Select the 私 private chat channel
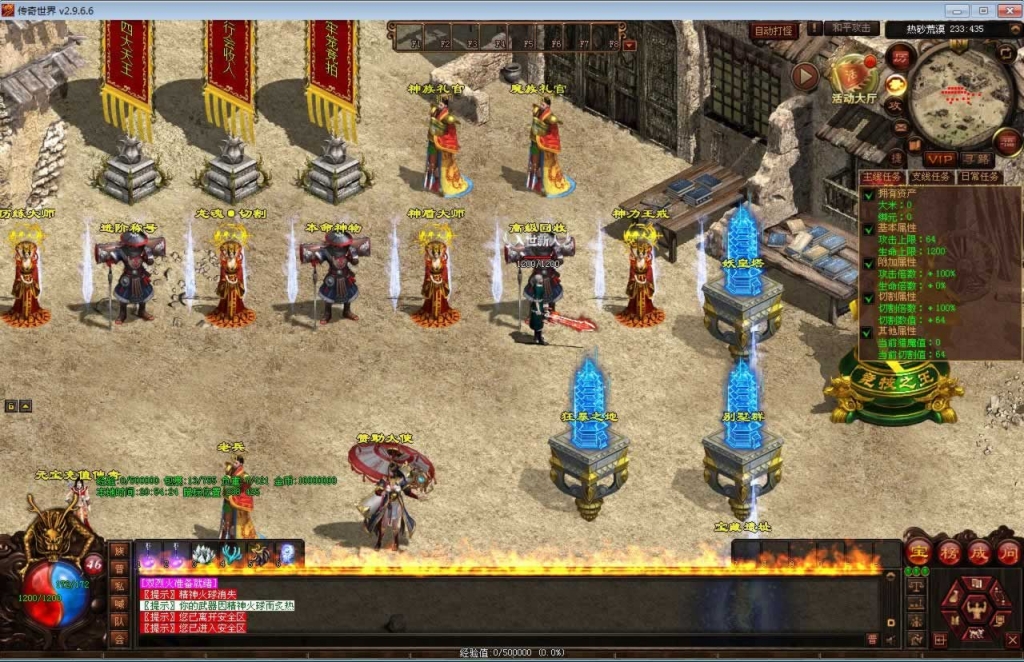 (119, 585)
